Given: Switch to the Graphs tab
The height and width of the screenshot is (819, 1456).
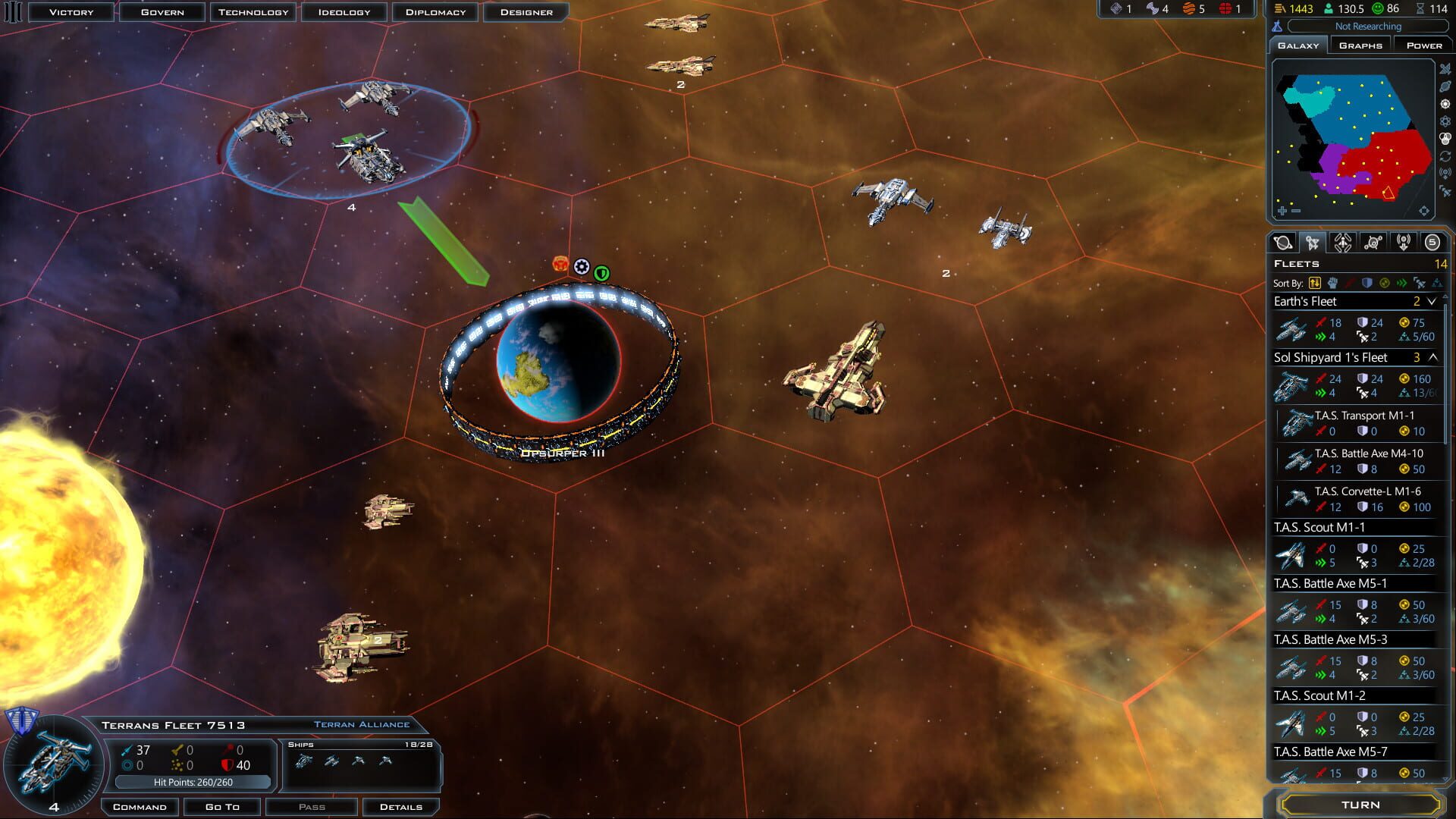Looking at the screenshot, I should 1360,45.
